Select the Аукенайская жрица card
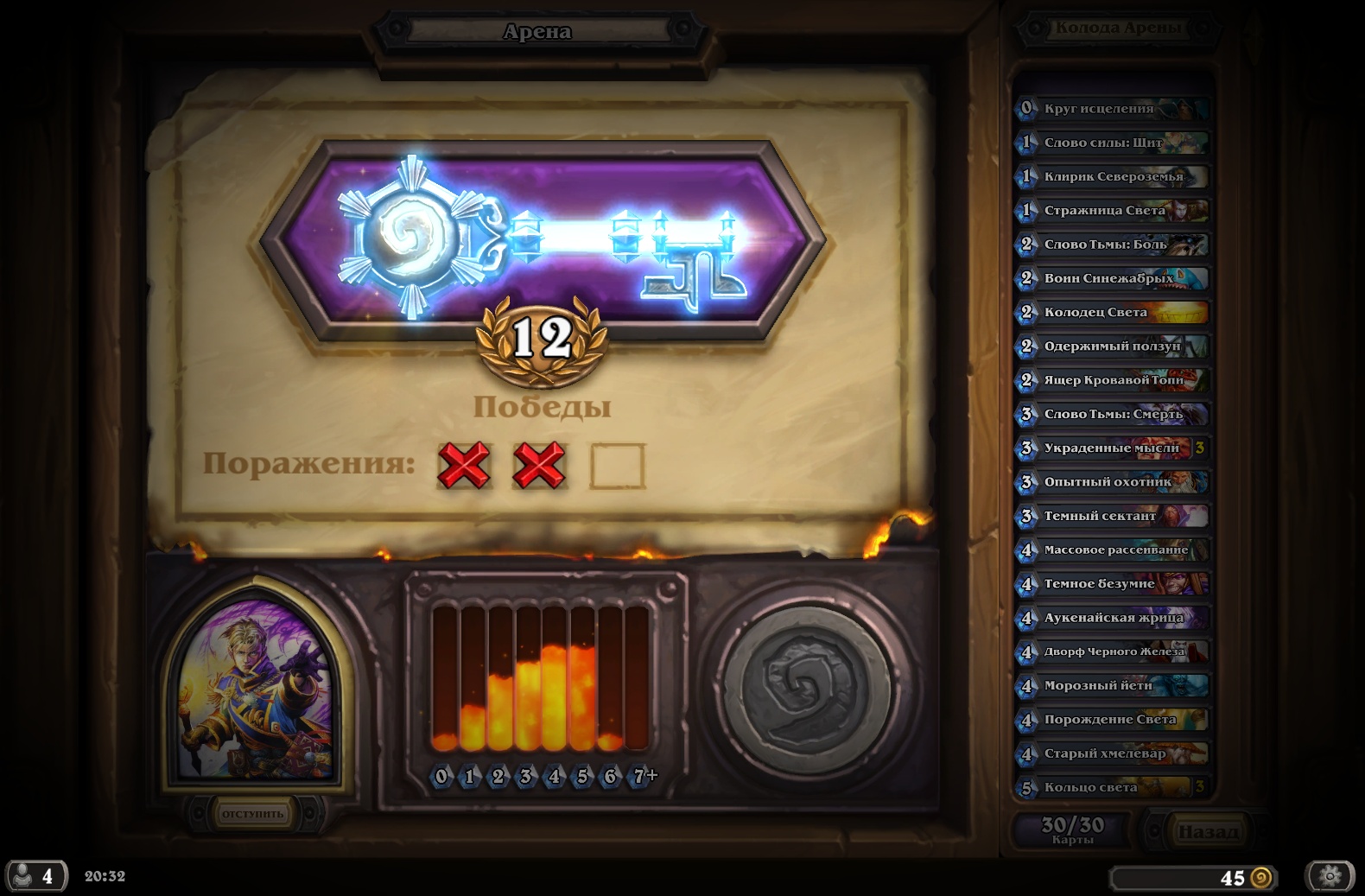The width and height of the screenshot is (1365, 896). 1112,618
